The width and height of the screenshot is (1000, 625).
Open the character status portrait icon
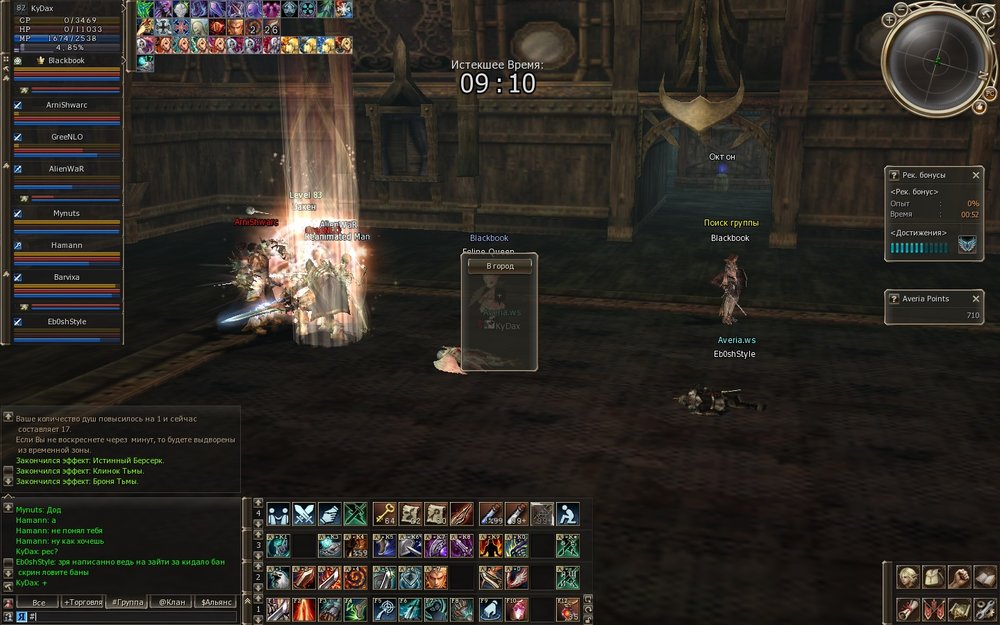click(x=907, y=577)
